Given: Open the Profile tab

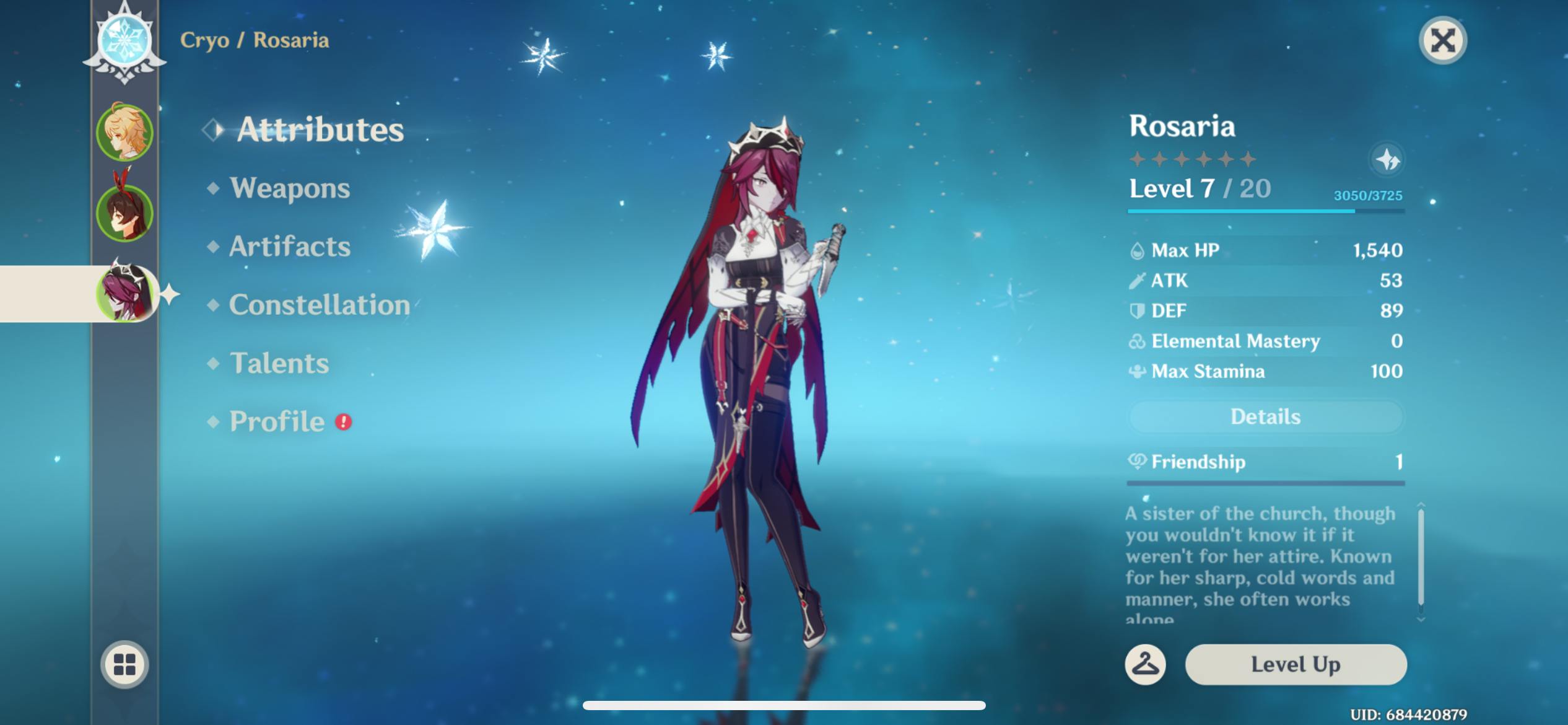Looking at the screenshot, I should [x=277, y=422].
